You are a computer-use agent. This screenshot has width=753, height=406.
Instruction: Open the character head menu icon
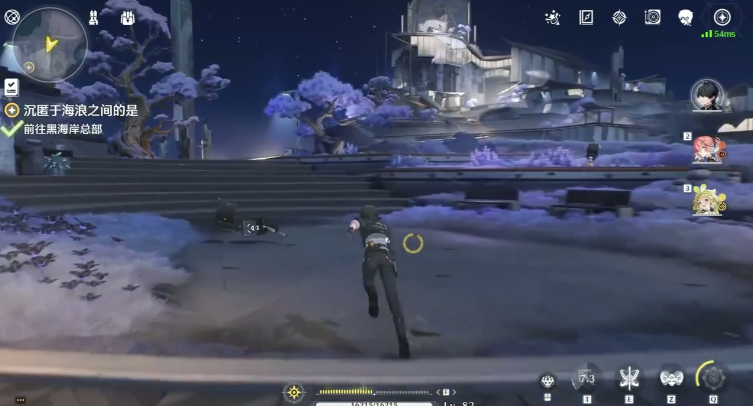point(686,17)
